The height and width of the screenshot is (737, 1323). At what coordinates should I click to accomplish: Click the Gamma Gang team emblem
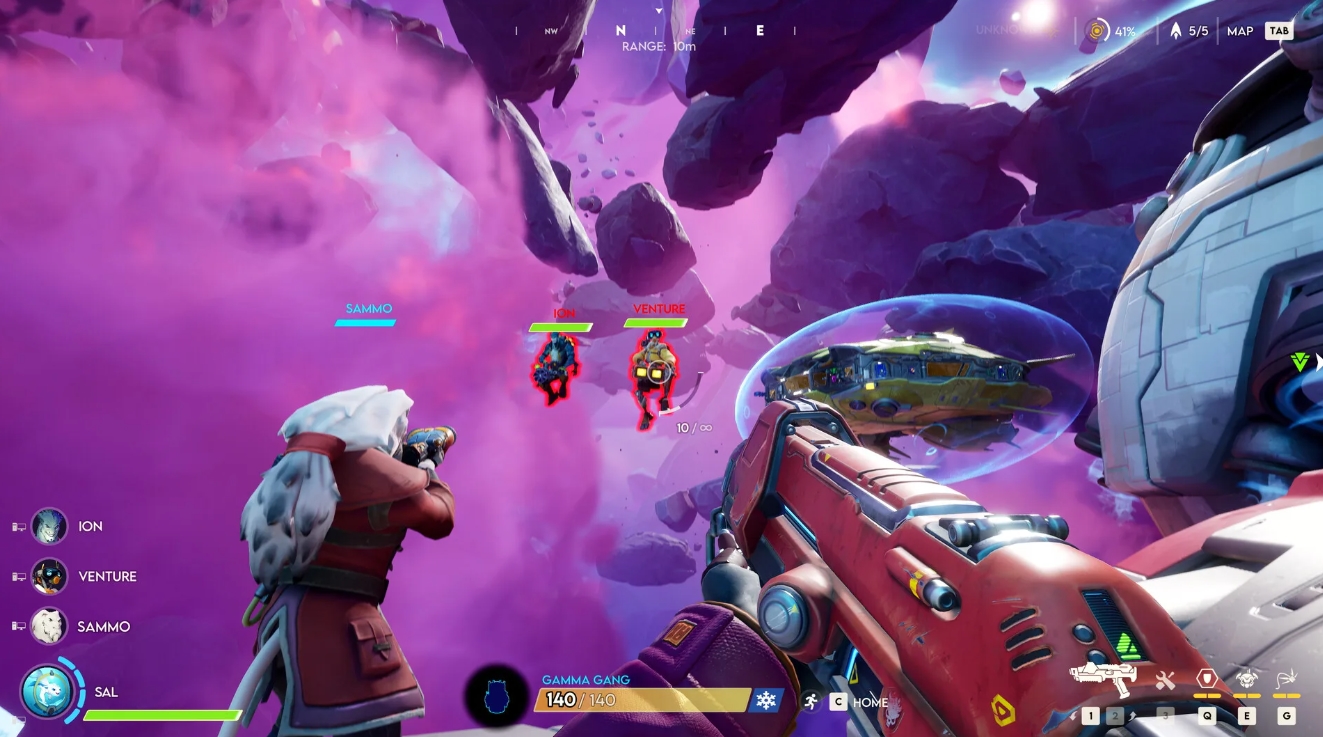497,695
